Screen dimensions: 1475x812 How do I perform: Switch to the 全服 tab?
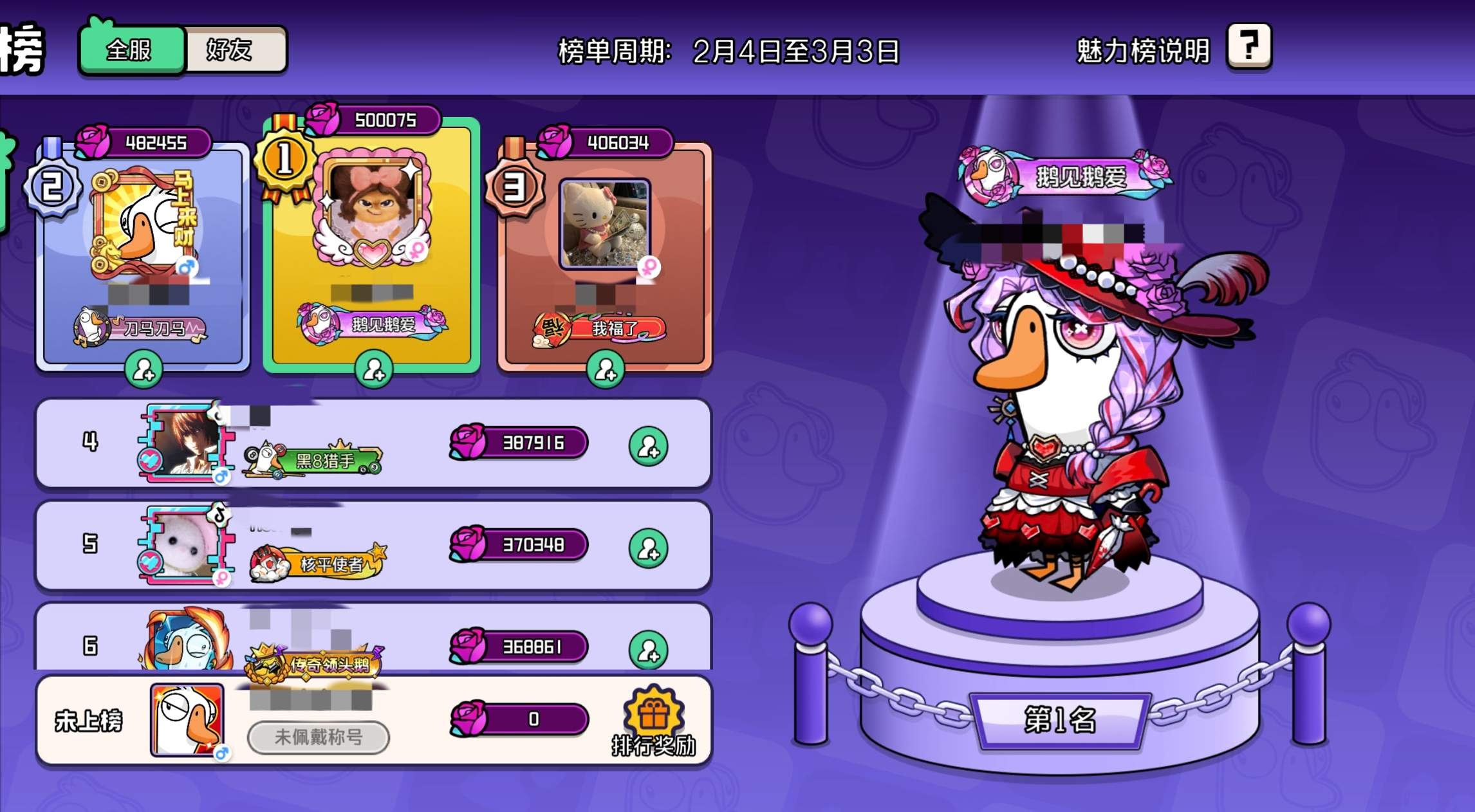[131, 50]
